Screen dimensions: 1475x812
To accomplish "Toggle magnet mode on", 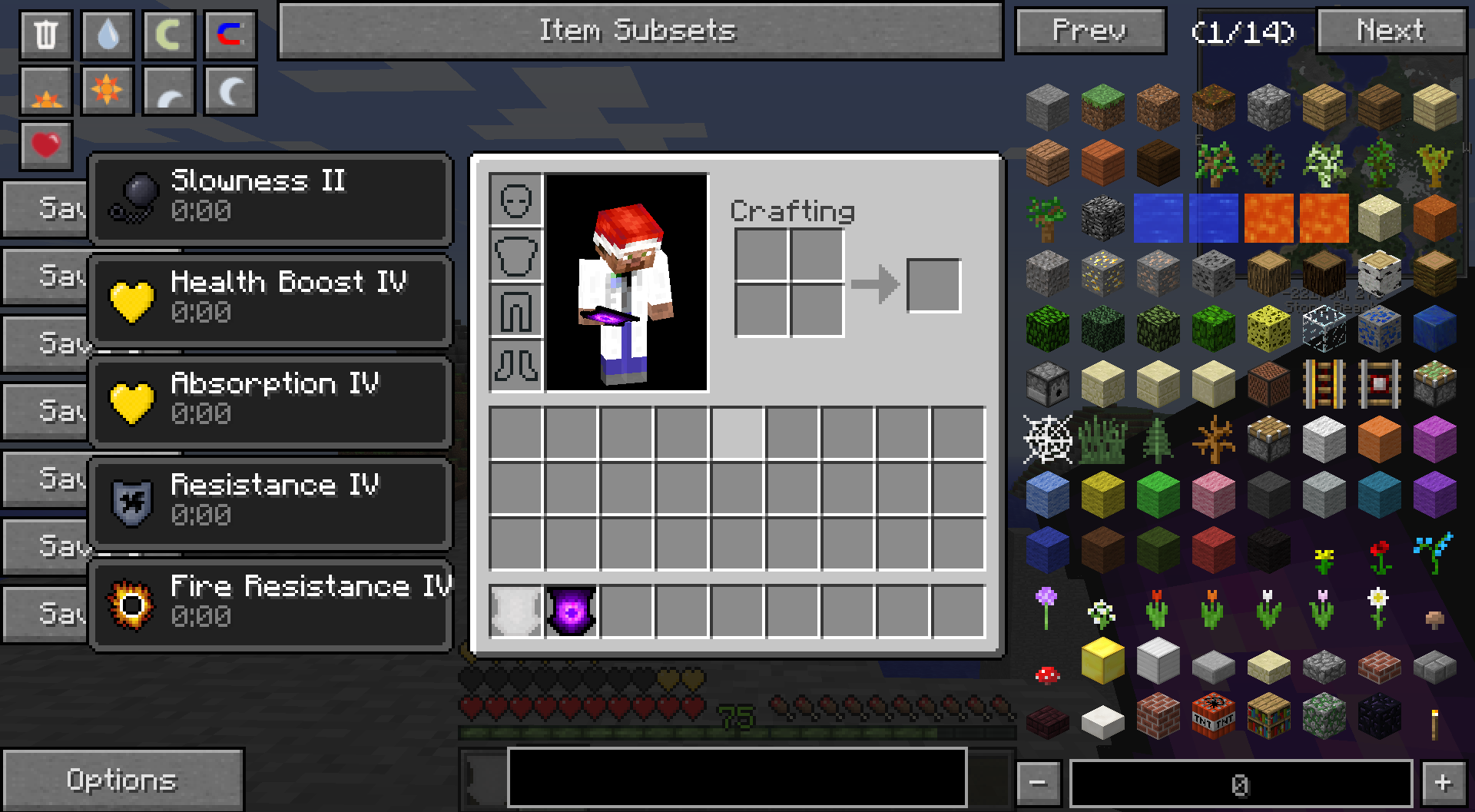I will [230, 35].
